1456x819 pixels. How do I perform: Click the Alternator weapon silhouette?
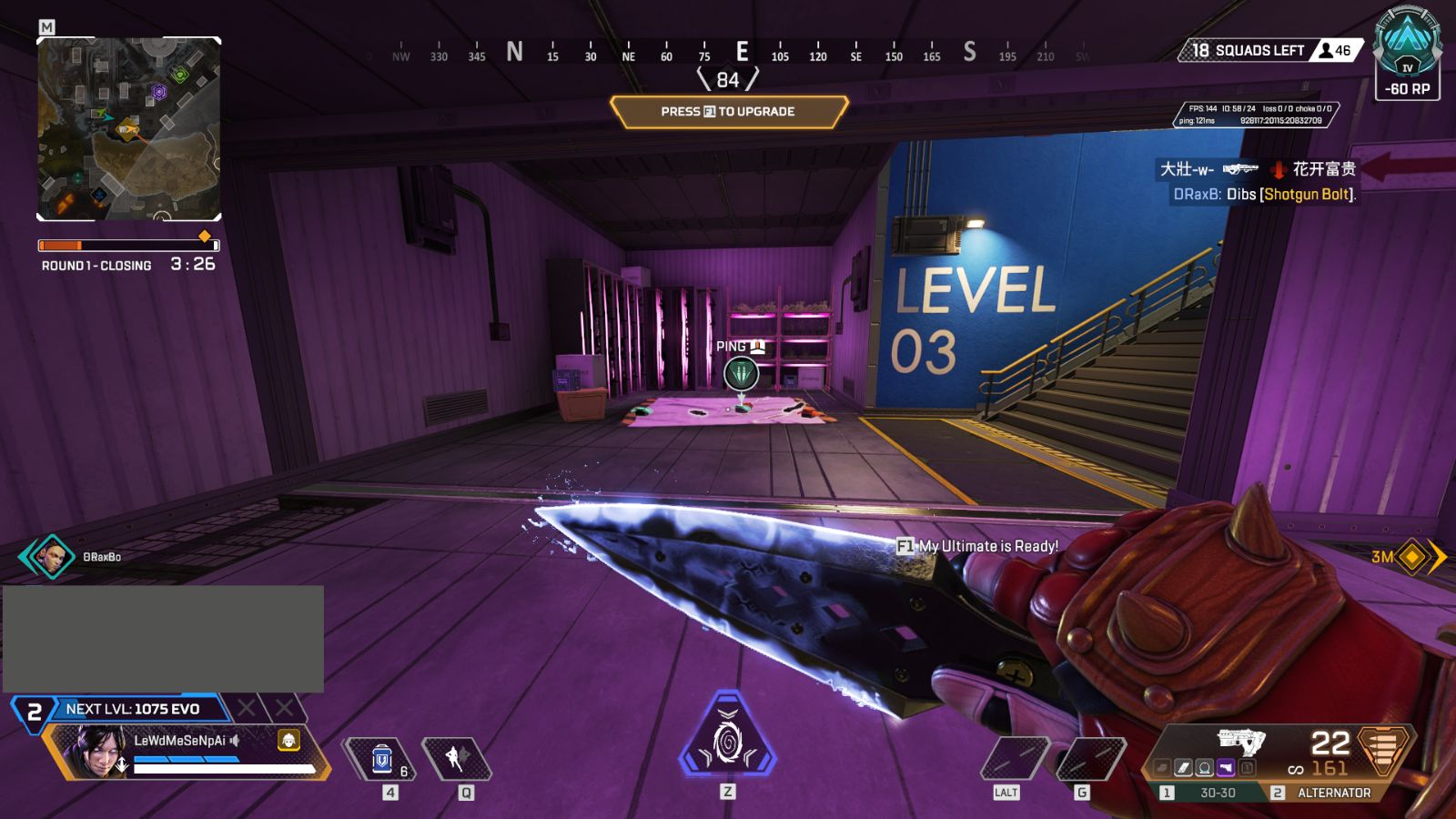1242,742
